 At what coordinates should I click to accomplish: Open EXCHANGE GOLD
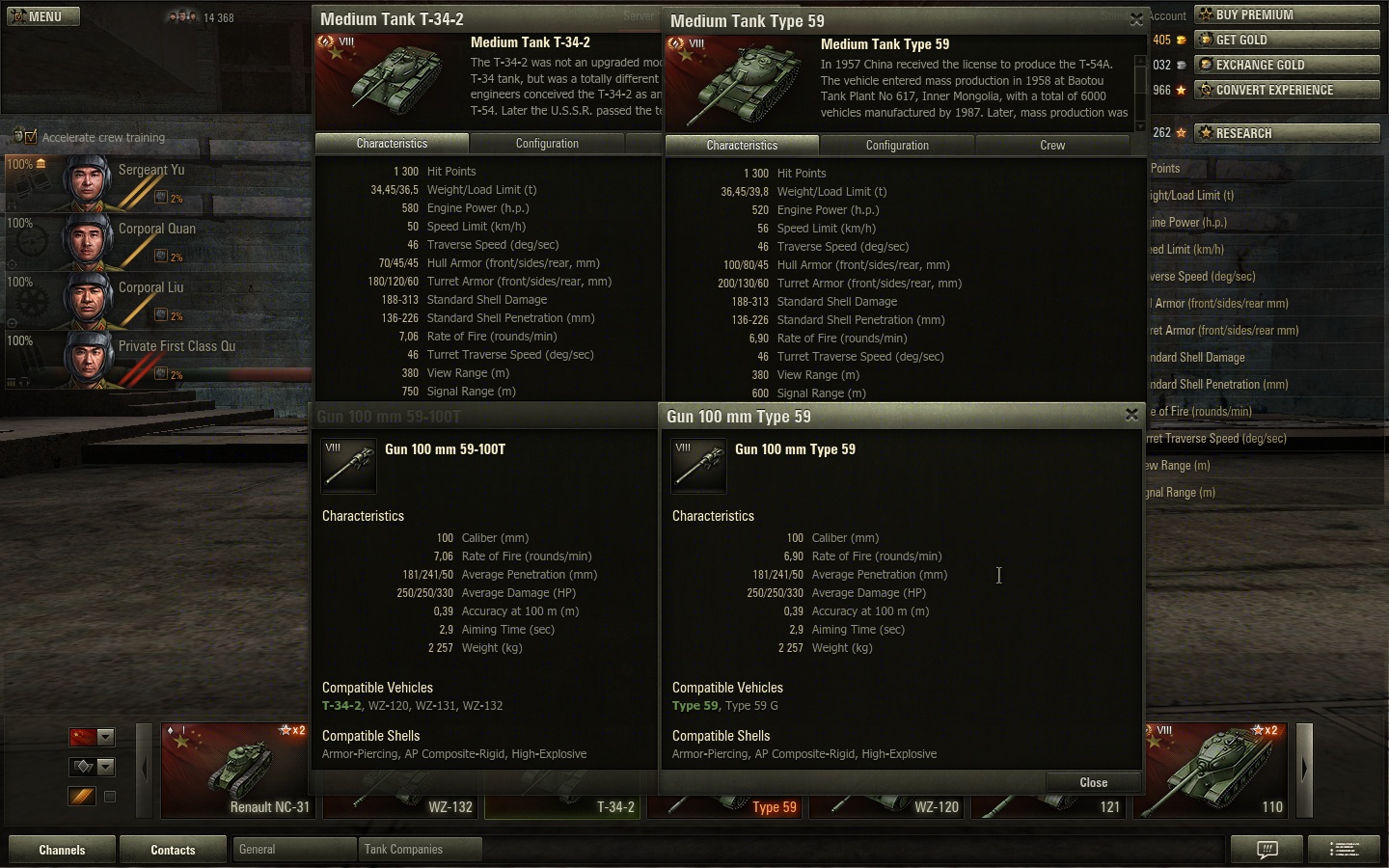click(1287, 65)
